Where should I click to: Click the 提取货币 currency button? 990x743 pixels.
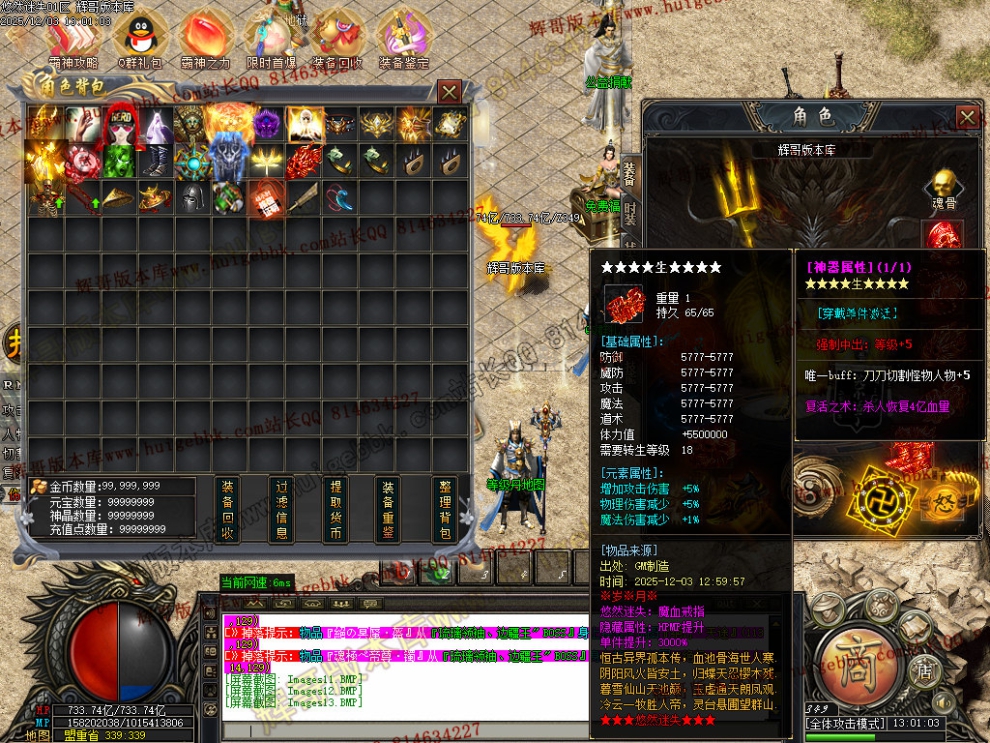pos(336,510)
